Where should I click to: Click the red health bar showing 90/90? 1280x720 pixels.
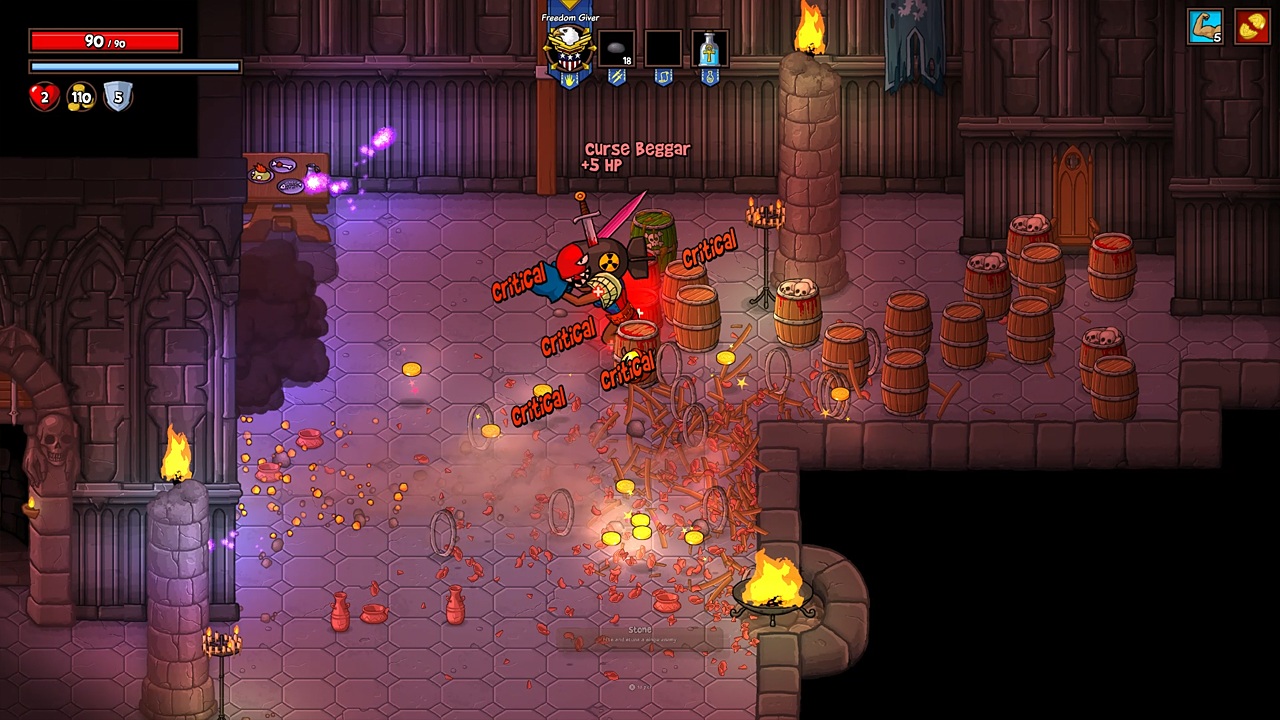105,41
